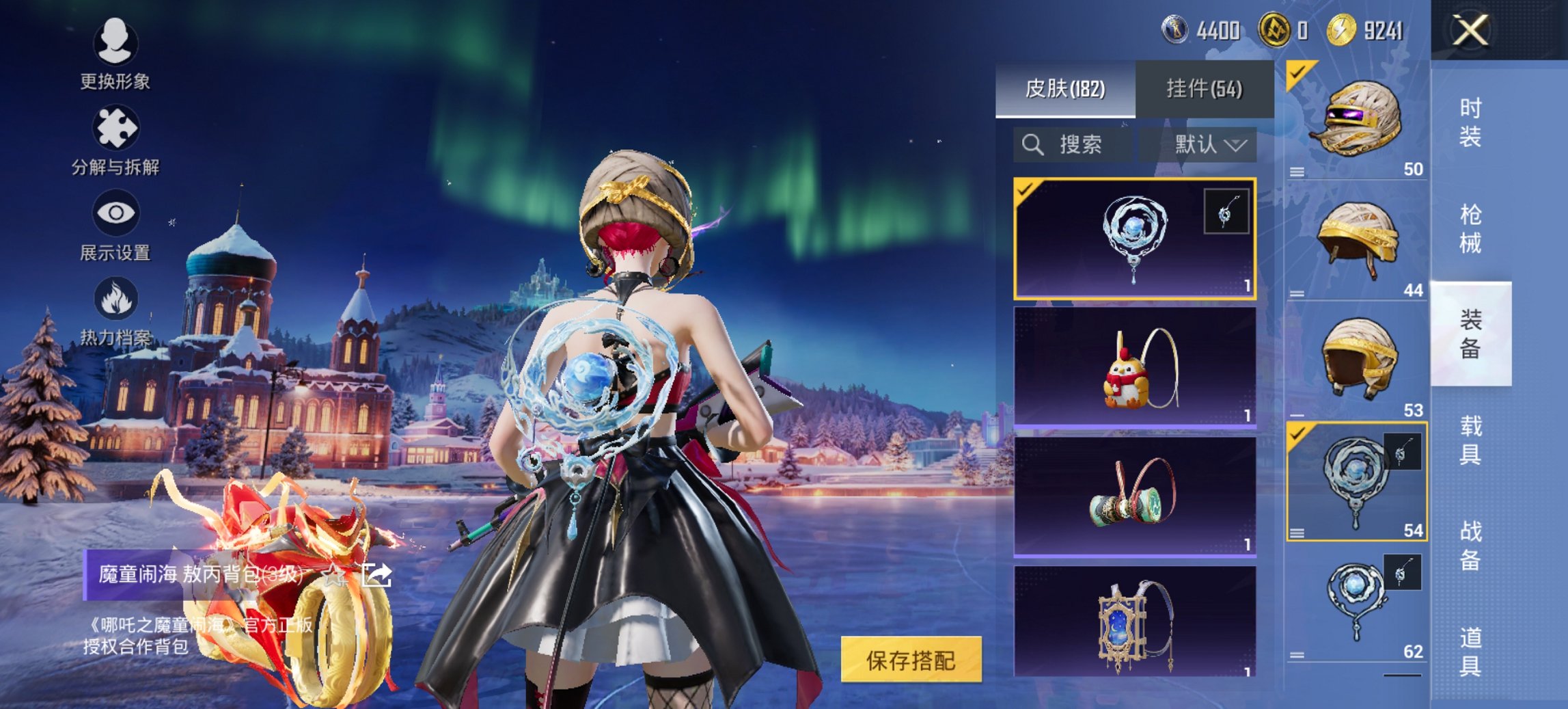Select the 分解与拆解 dismantle icon

pyautogui.click(x=115, y=126)
